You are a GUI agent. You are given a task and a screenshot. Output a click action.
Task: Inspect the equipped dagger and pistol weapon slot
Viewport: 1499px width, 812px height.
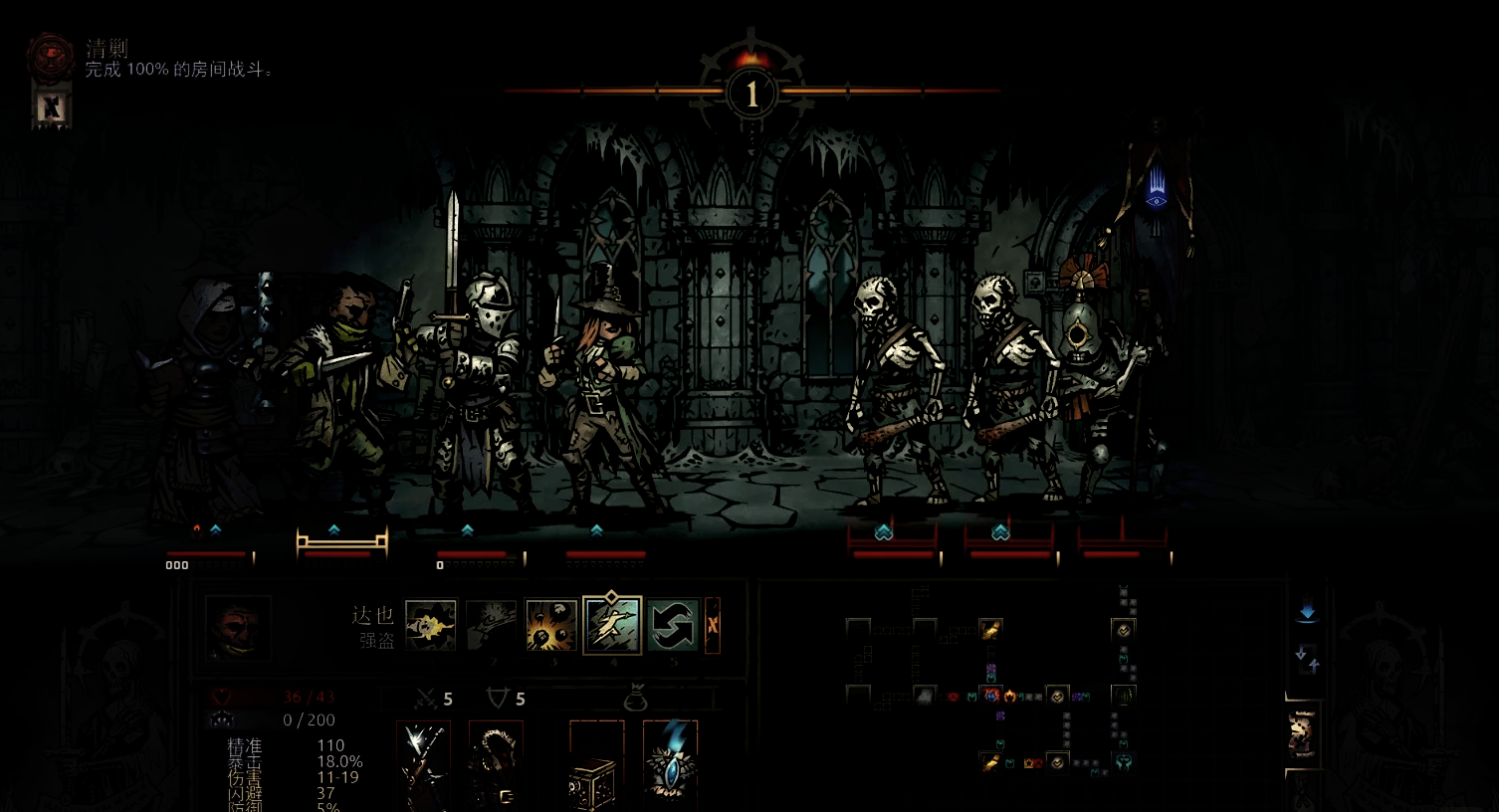[x=424, y=764]
